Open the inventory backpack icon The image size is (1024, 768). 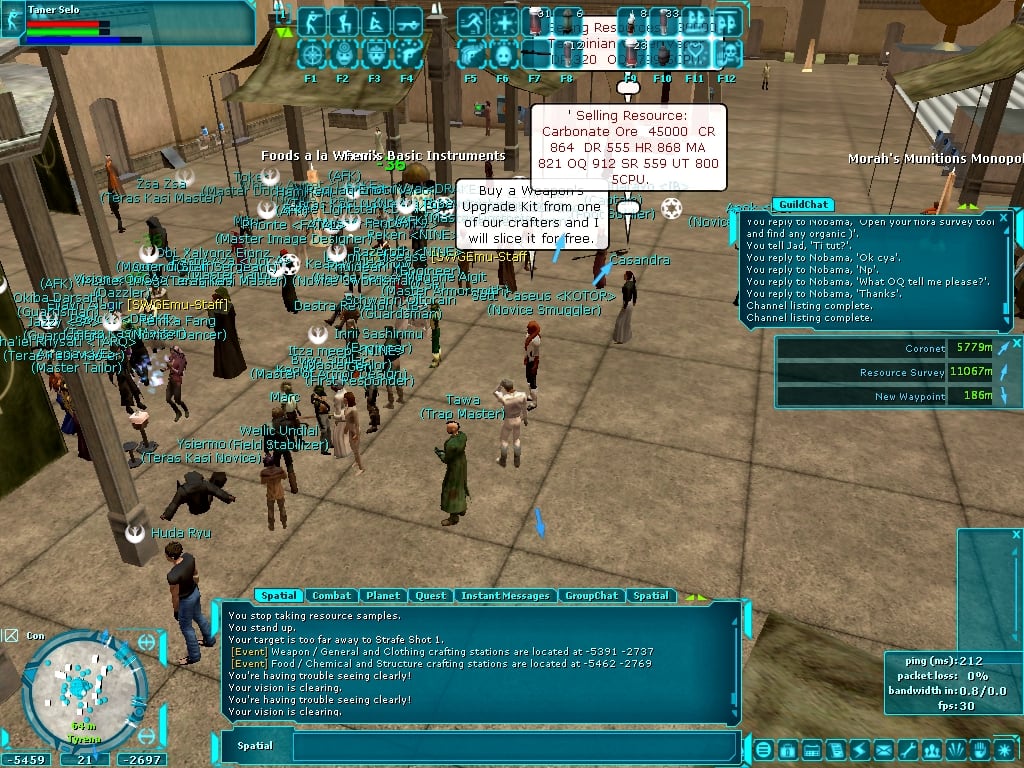(x=787, y=749)
